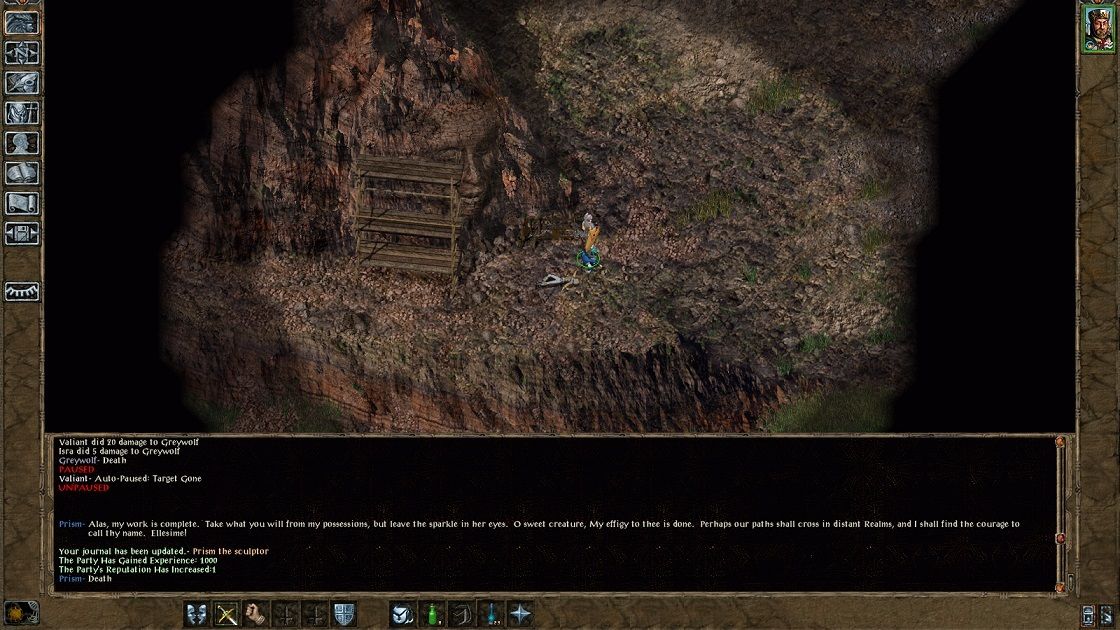
Task: Click the round button in bottom-left corner
Action: click(17, 611)
